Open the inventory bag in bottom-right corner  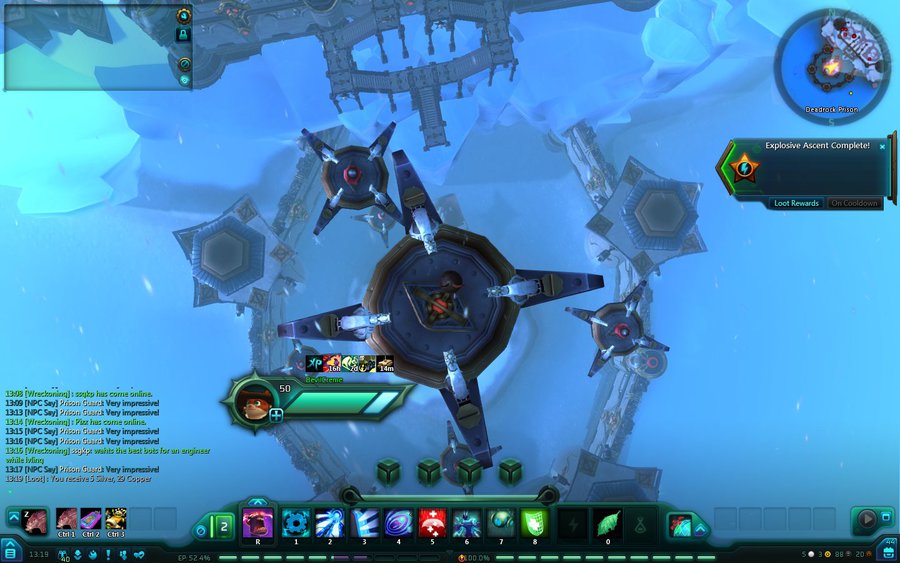tap(888, 551)
